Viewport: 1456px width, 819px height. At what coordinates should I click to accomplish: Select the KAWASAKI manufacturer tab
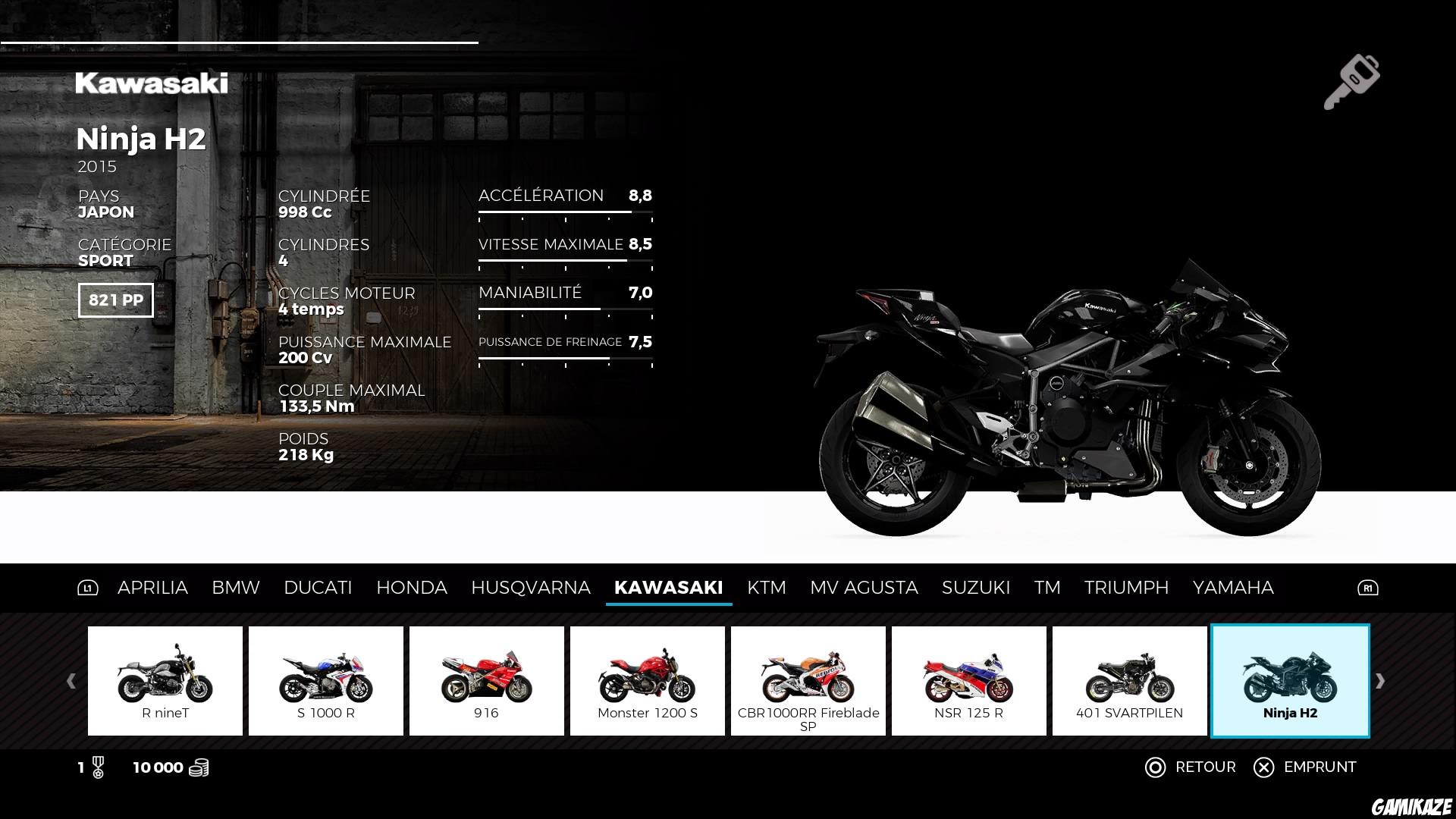click(x=669, y=587)
